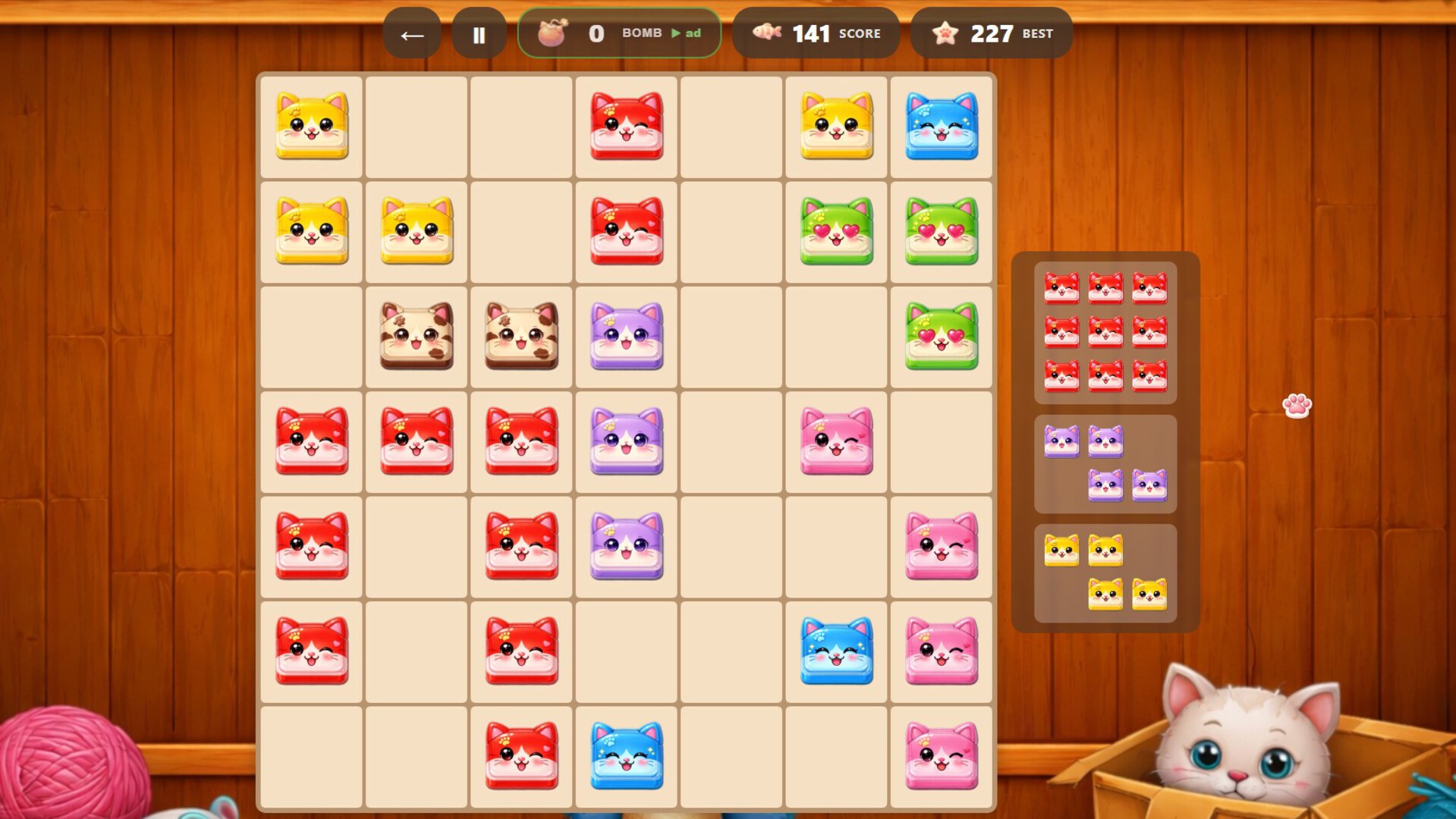Click the back arrow to exit the game
The image size is (1456, 819).
(410, 34)
